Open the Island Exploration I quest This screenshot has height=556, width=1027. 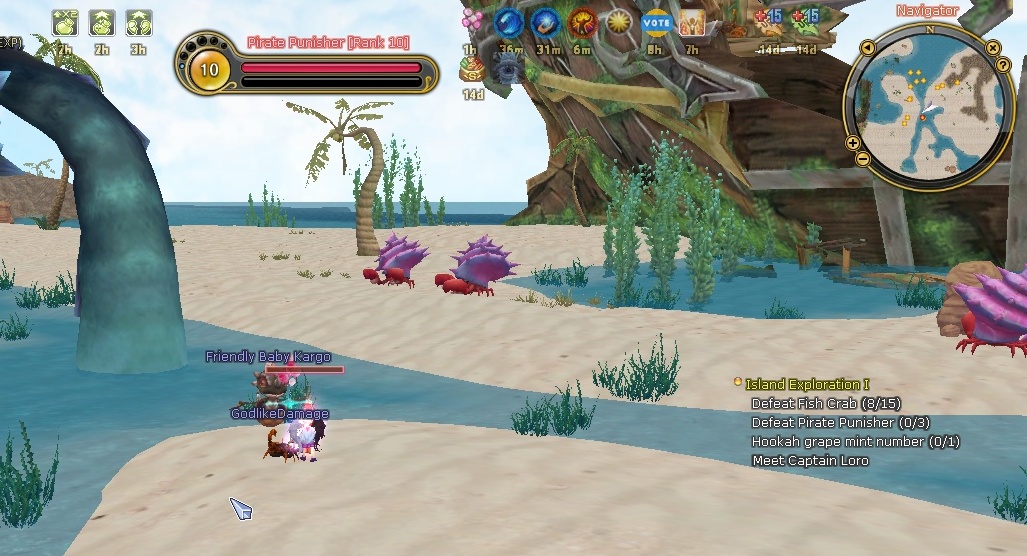807,384
